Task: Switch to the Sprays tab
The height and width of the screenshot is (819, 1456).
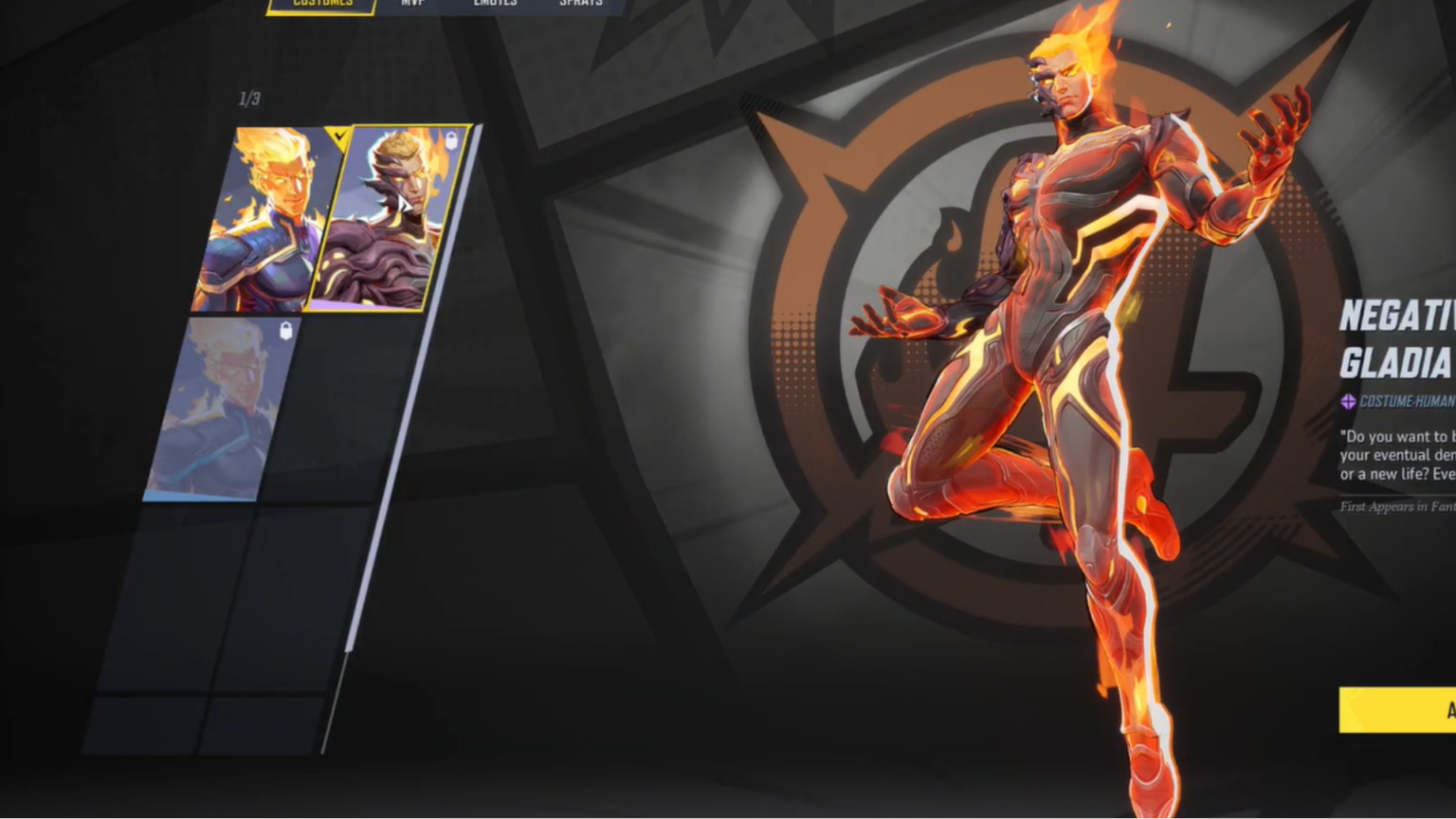Action: click(x=579, y=5)
